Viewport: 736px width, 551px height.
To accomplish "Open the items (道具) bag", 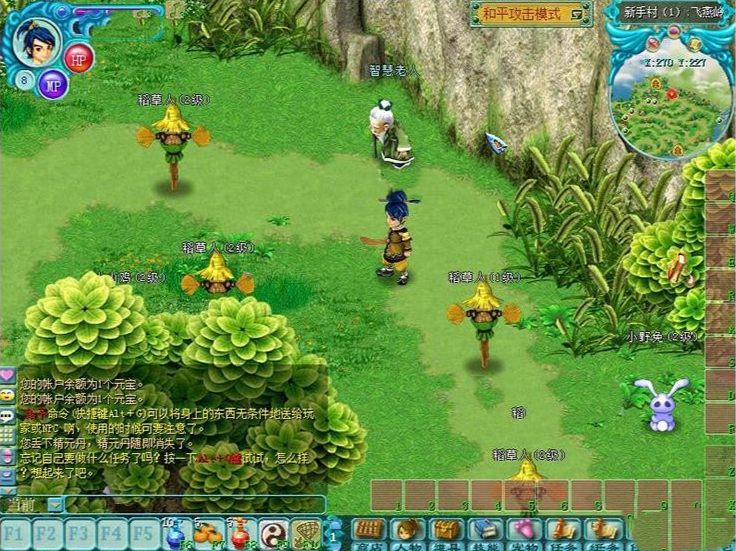I will (445, 531).
